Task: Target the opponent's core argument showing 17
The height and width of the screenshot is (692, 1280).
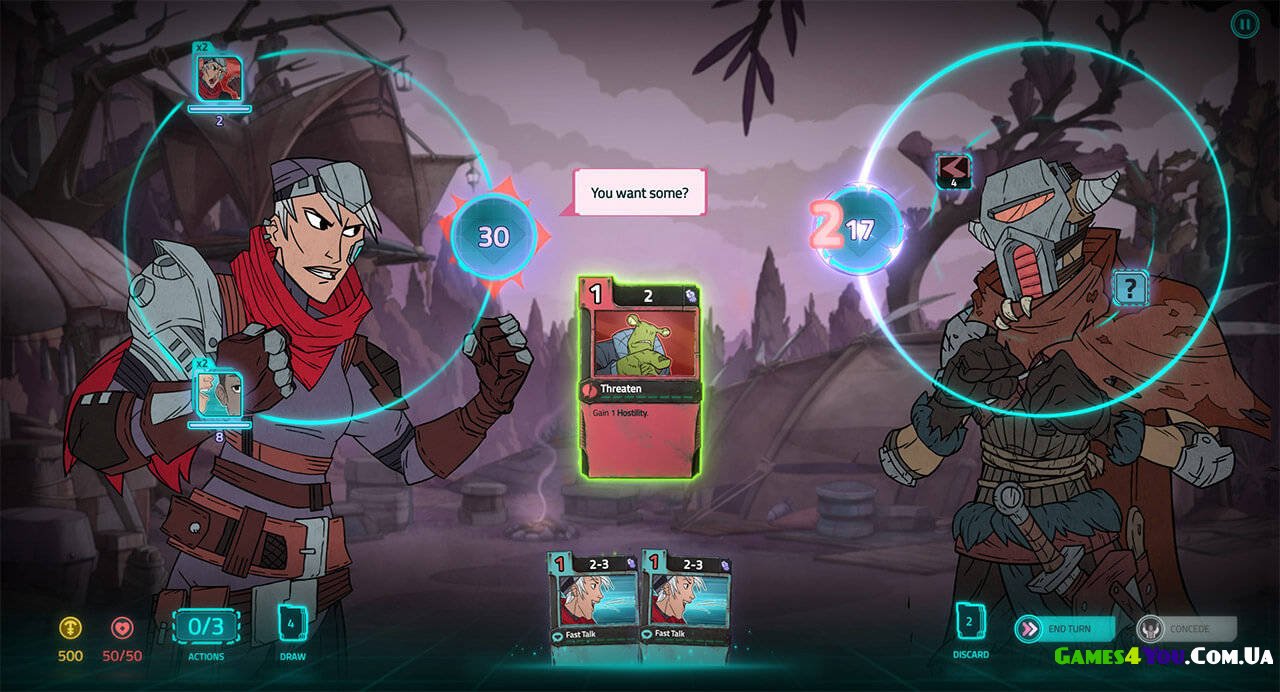Action: pos(860,231)
